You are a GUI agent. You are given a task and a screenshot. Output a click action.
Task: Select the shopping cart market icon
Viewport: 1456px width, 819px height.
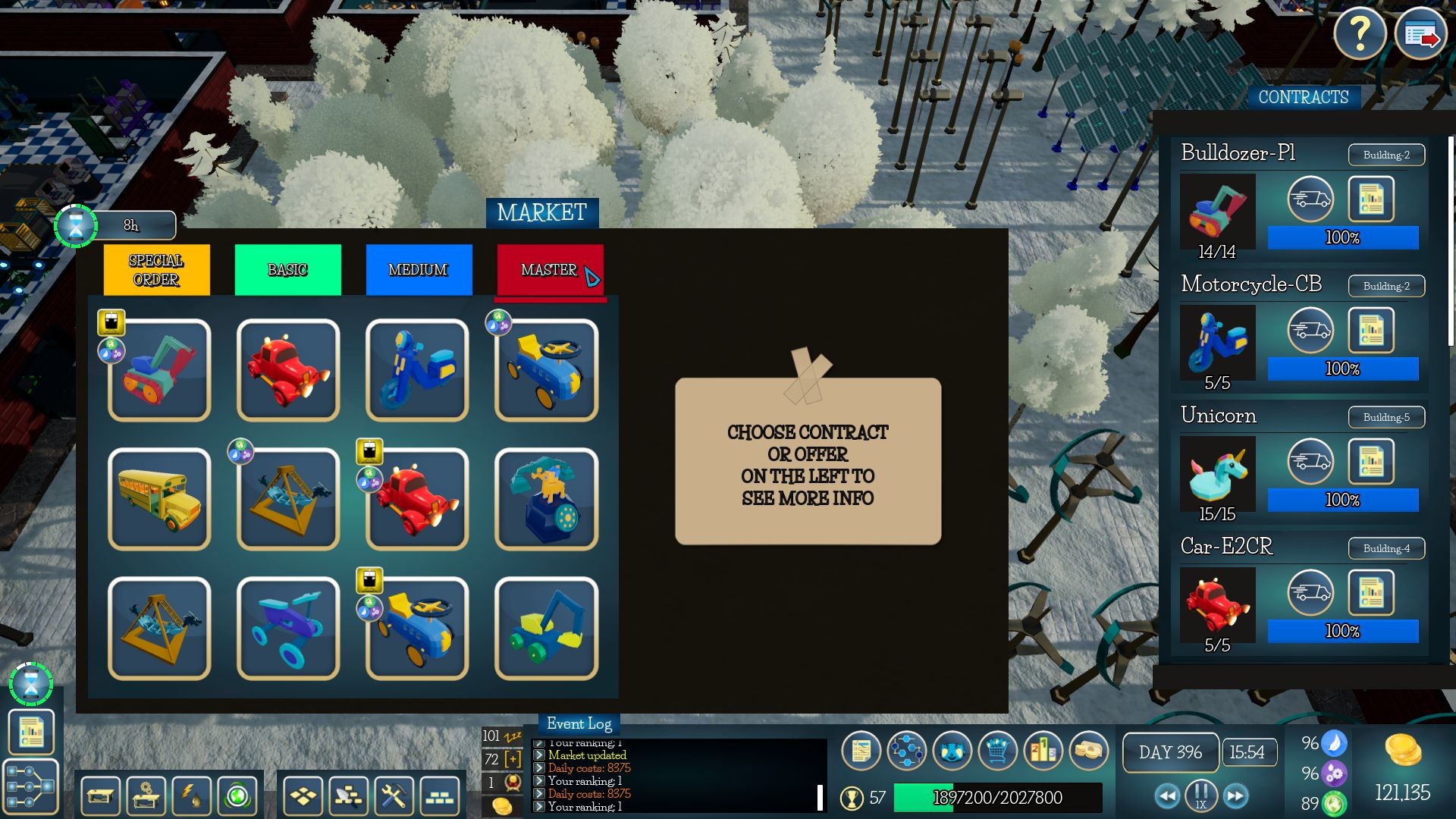(996, 752)
